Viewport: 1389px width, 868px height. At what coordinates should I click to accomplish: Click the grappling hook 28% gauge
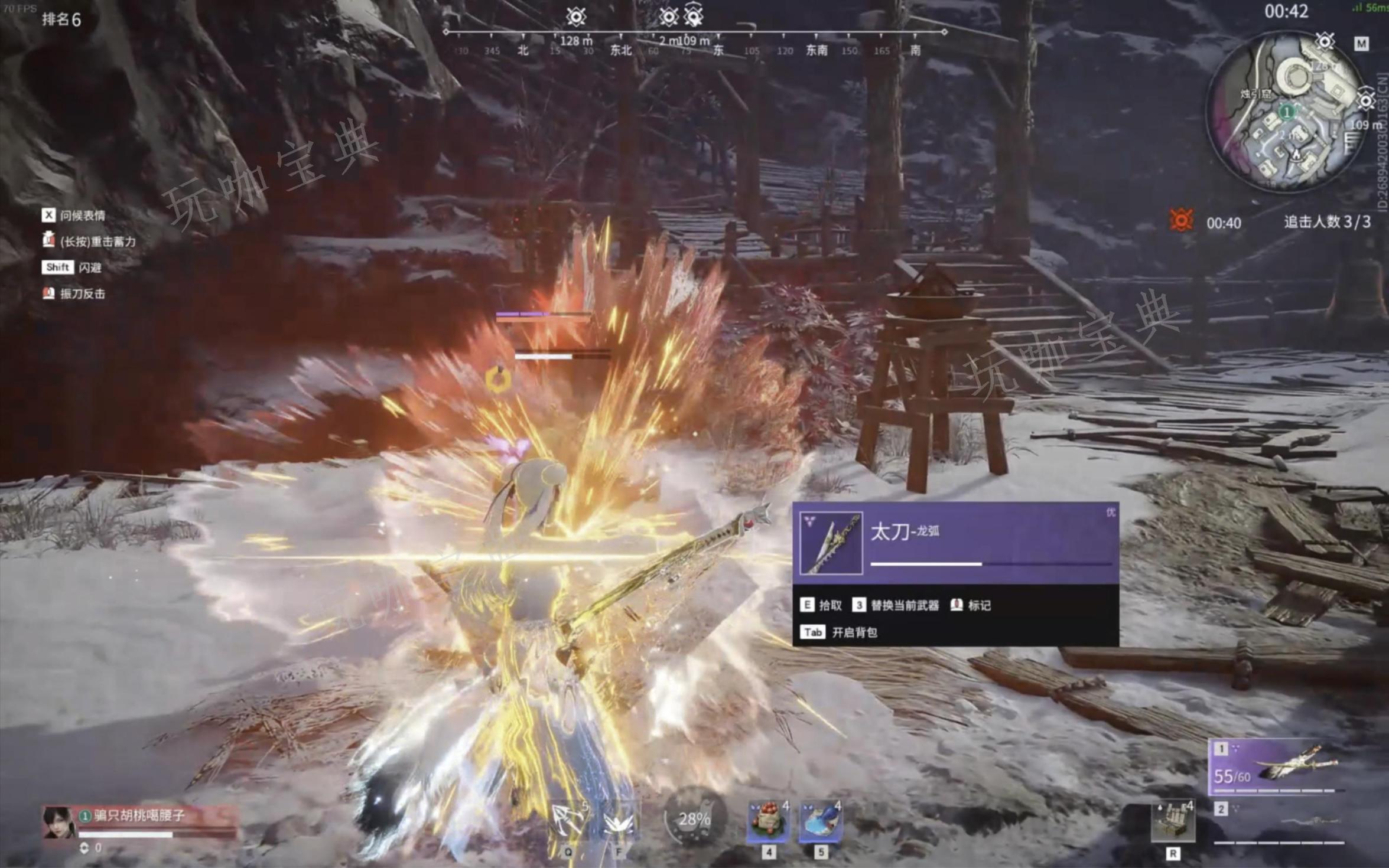click(x=694, y=819)
